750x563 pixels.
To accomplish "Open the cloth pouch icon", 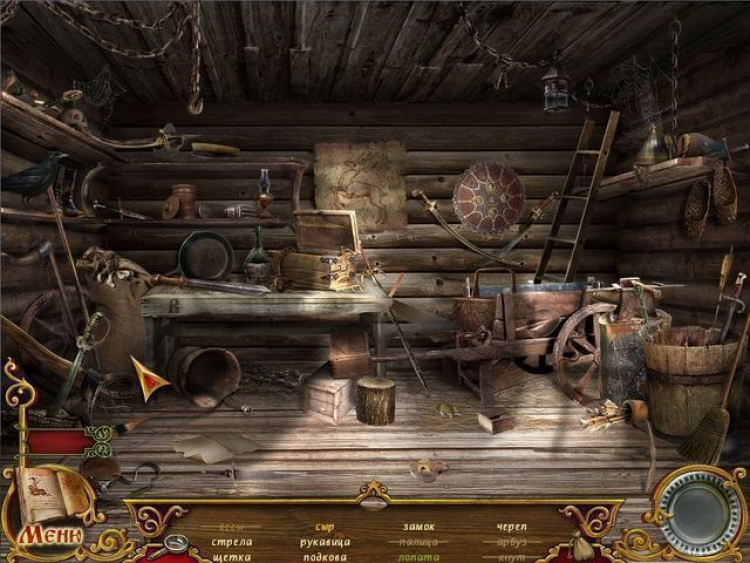I will pos(581,546).
